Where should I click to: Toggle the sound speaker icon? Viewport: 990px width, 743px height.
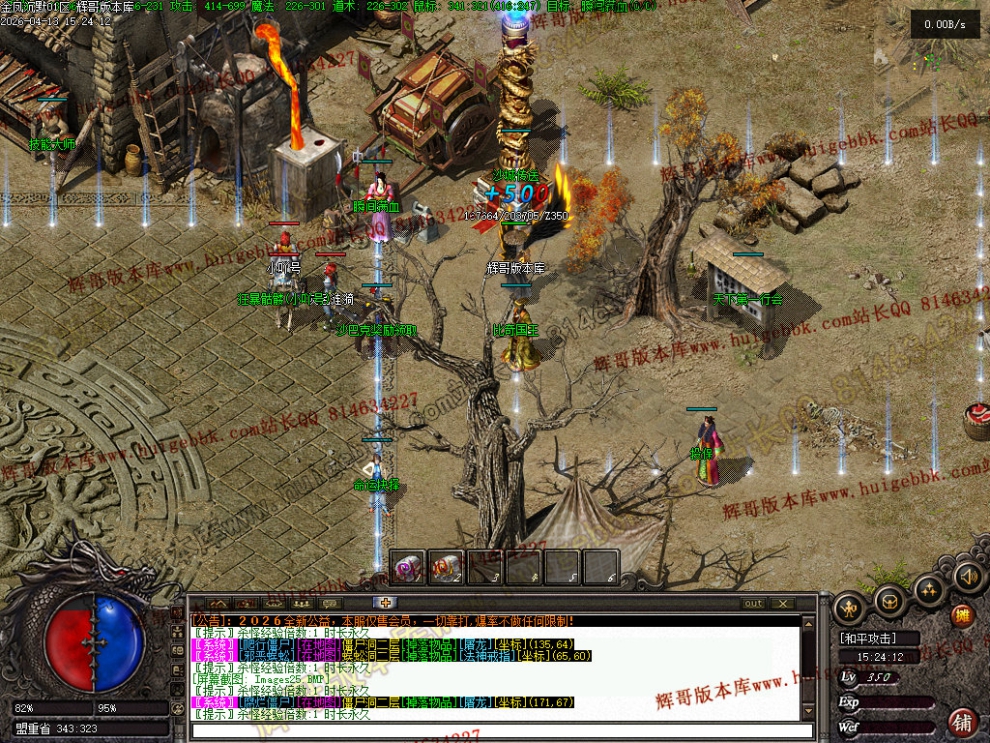(x=967, y=577)
